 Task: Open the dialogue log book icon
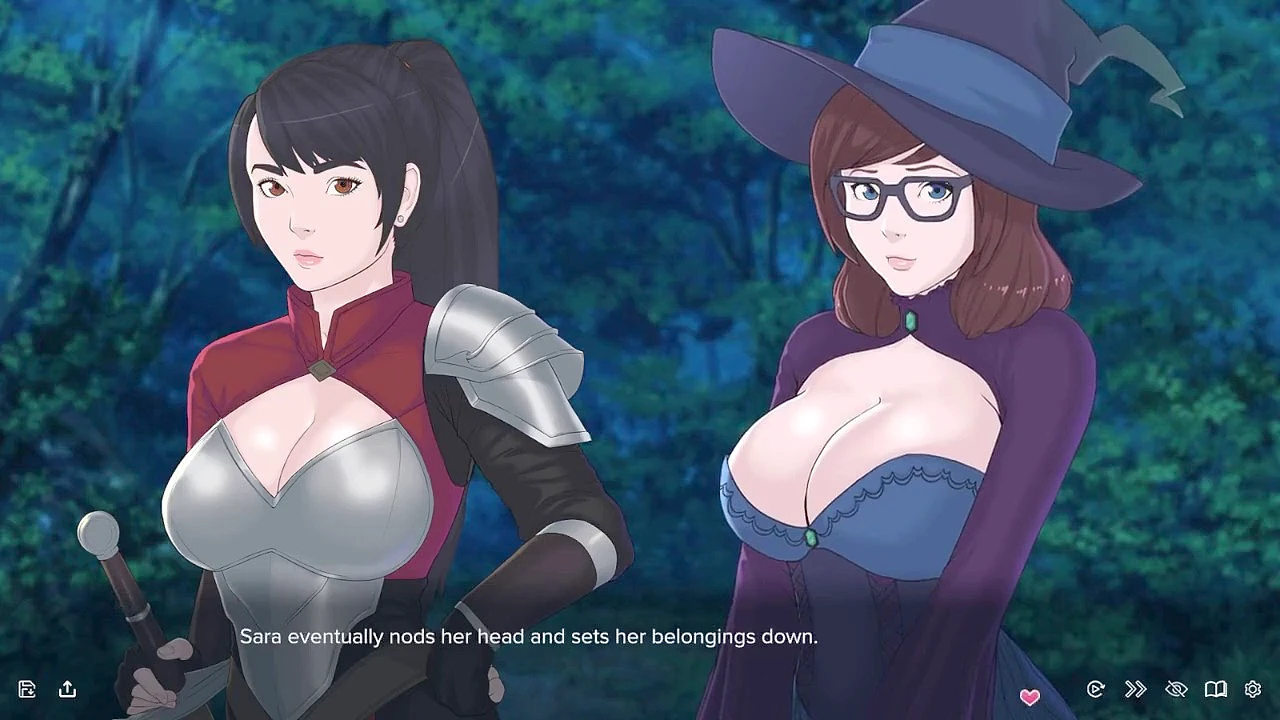point(1215,689)
